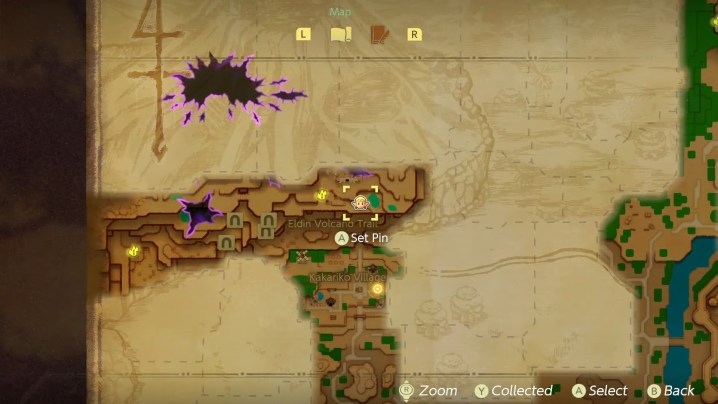Switch to the Map tab icon
The image size is (718, 404).
pyautogui.click(x=341, y=34)
